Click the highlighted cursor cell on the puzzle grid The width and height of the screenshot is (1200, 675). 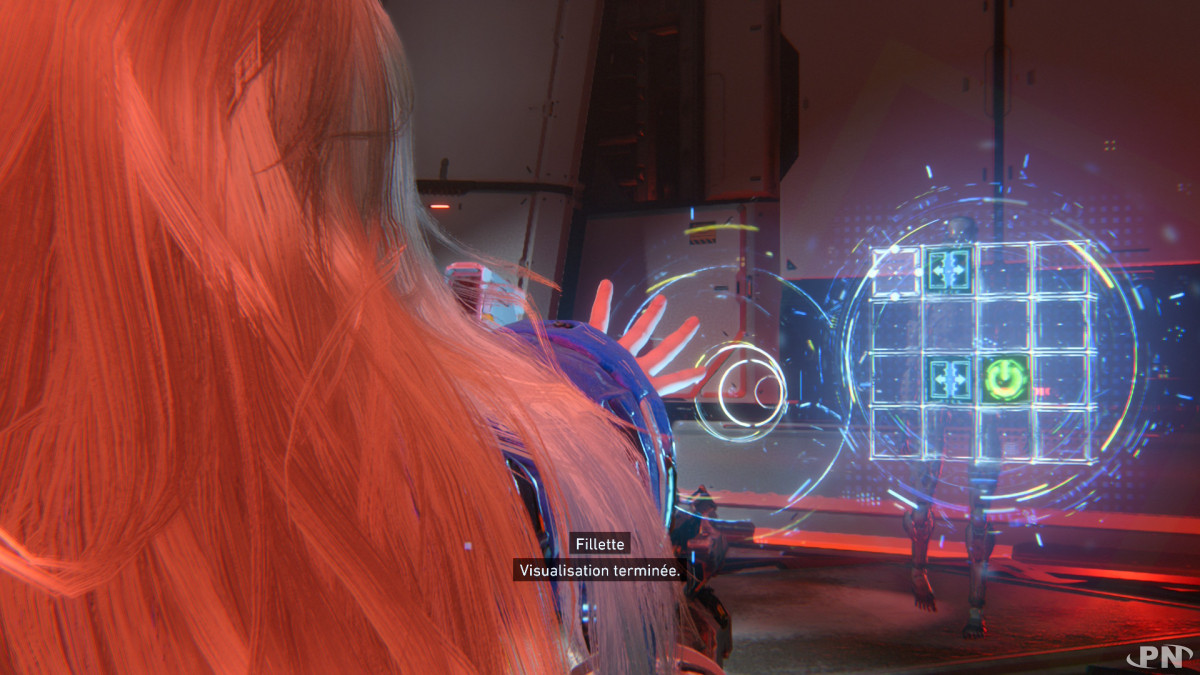point(895,270)
